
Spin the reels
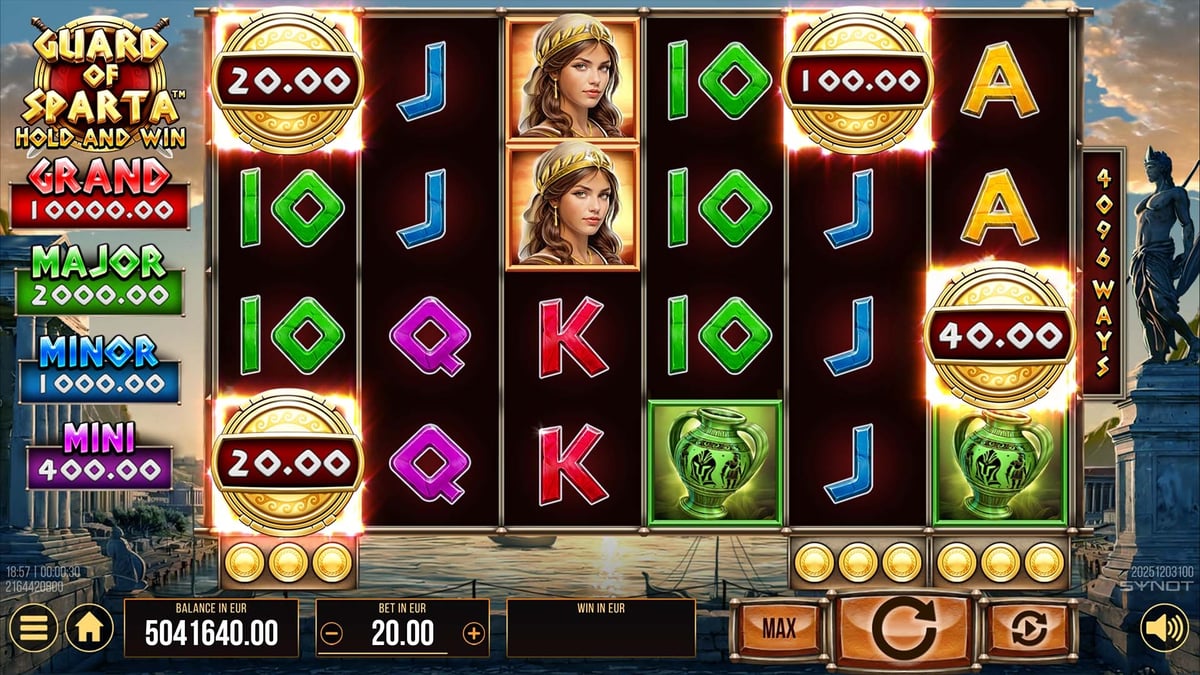[x=903, y=628]
